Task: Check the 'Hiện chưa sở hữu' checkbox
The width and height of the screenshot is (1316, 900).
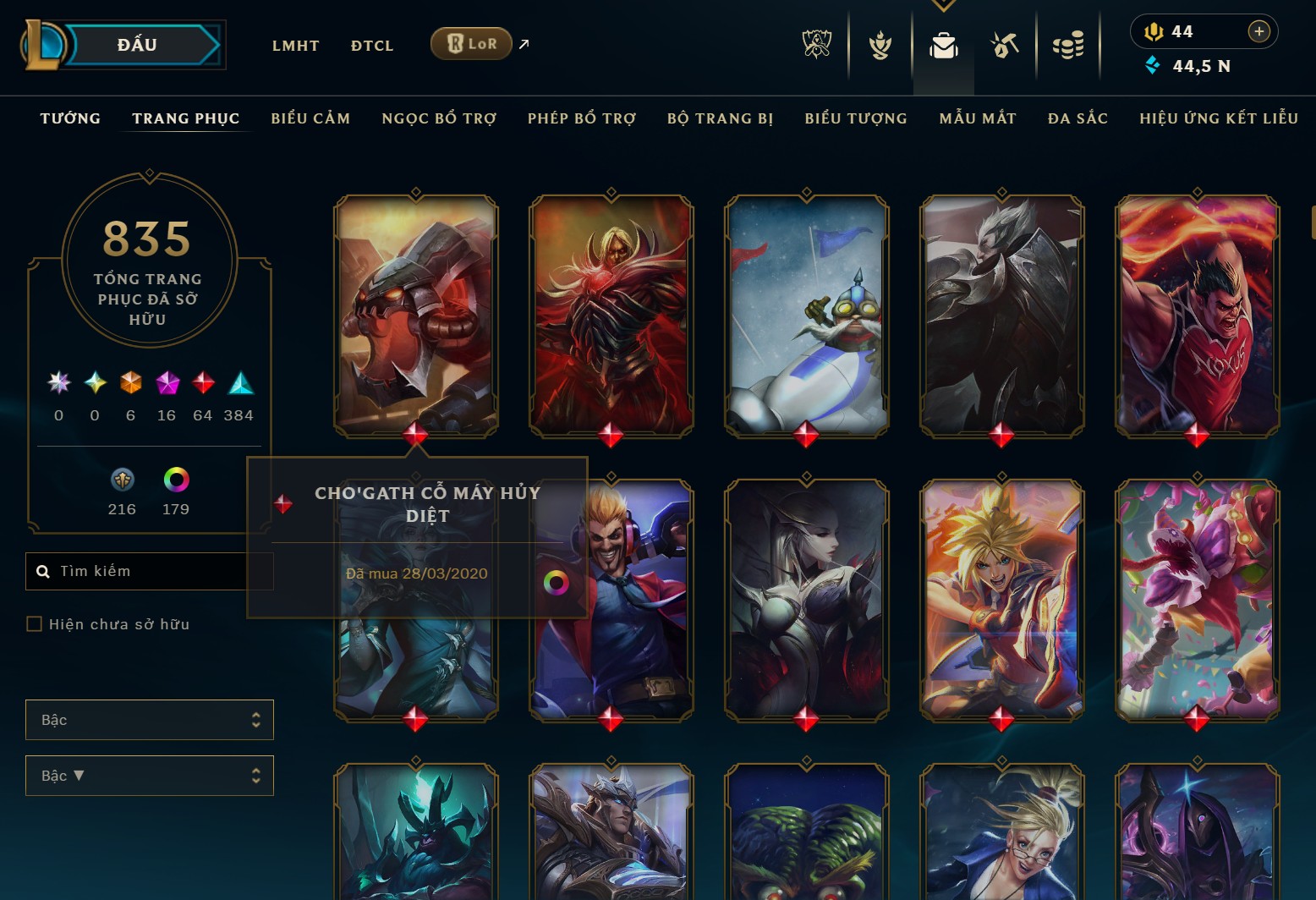Action: click(x=34, y=623)
